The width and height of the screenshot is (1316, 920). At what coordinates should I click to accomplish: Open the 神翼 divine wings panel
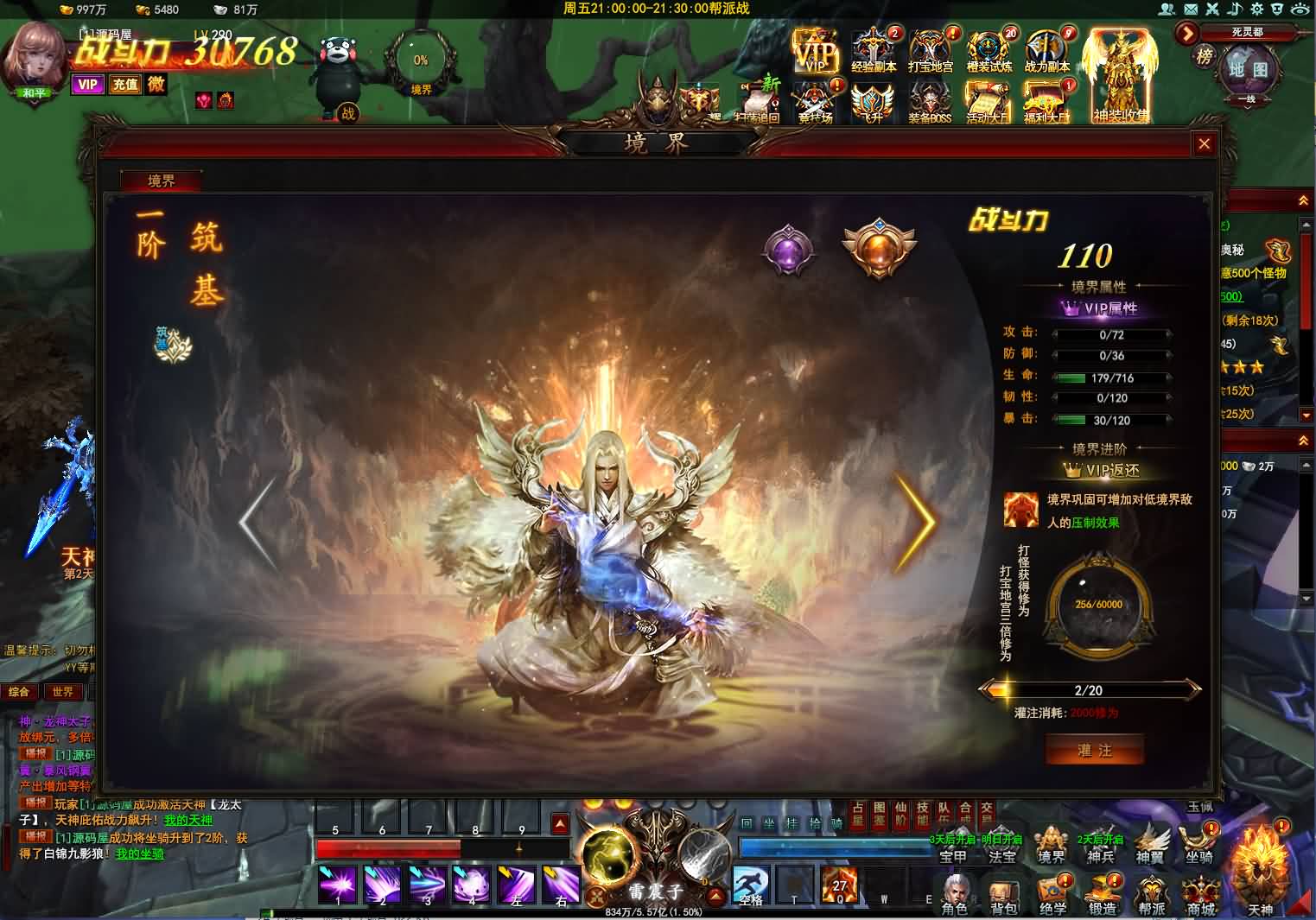[1150, 842]
